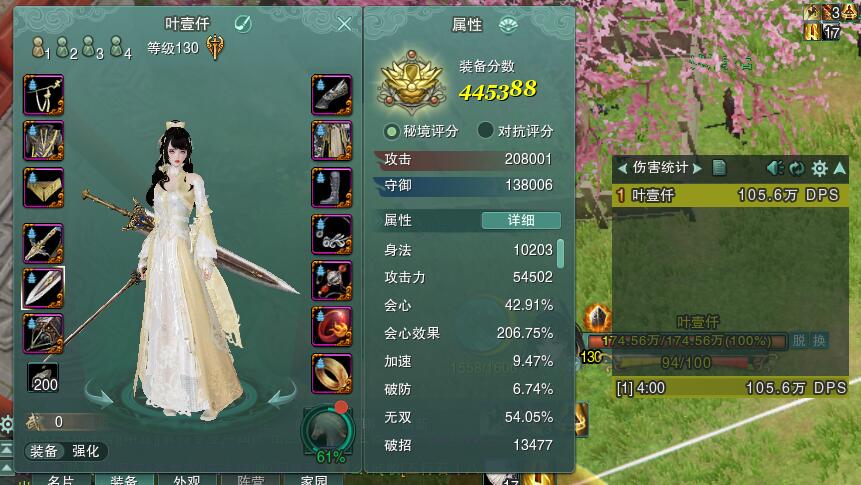Close the character equipment panel
The image size is (861, 485).
pyautogui.click(x=345, y=24)
